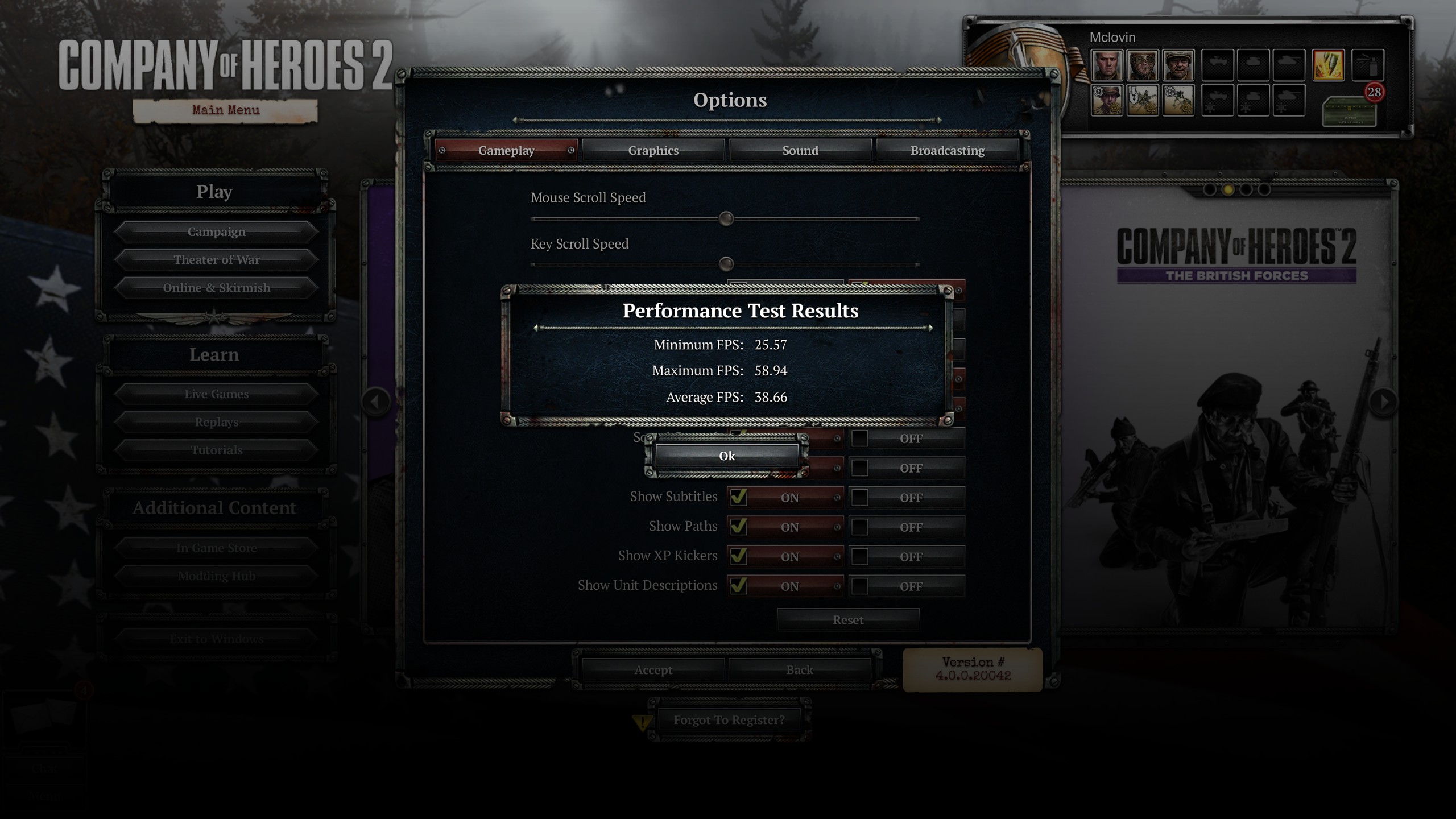Switch to the Graphics tab
Screen dimensions: 1456x819
point(653,151)
